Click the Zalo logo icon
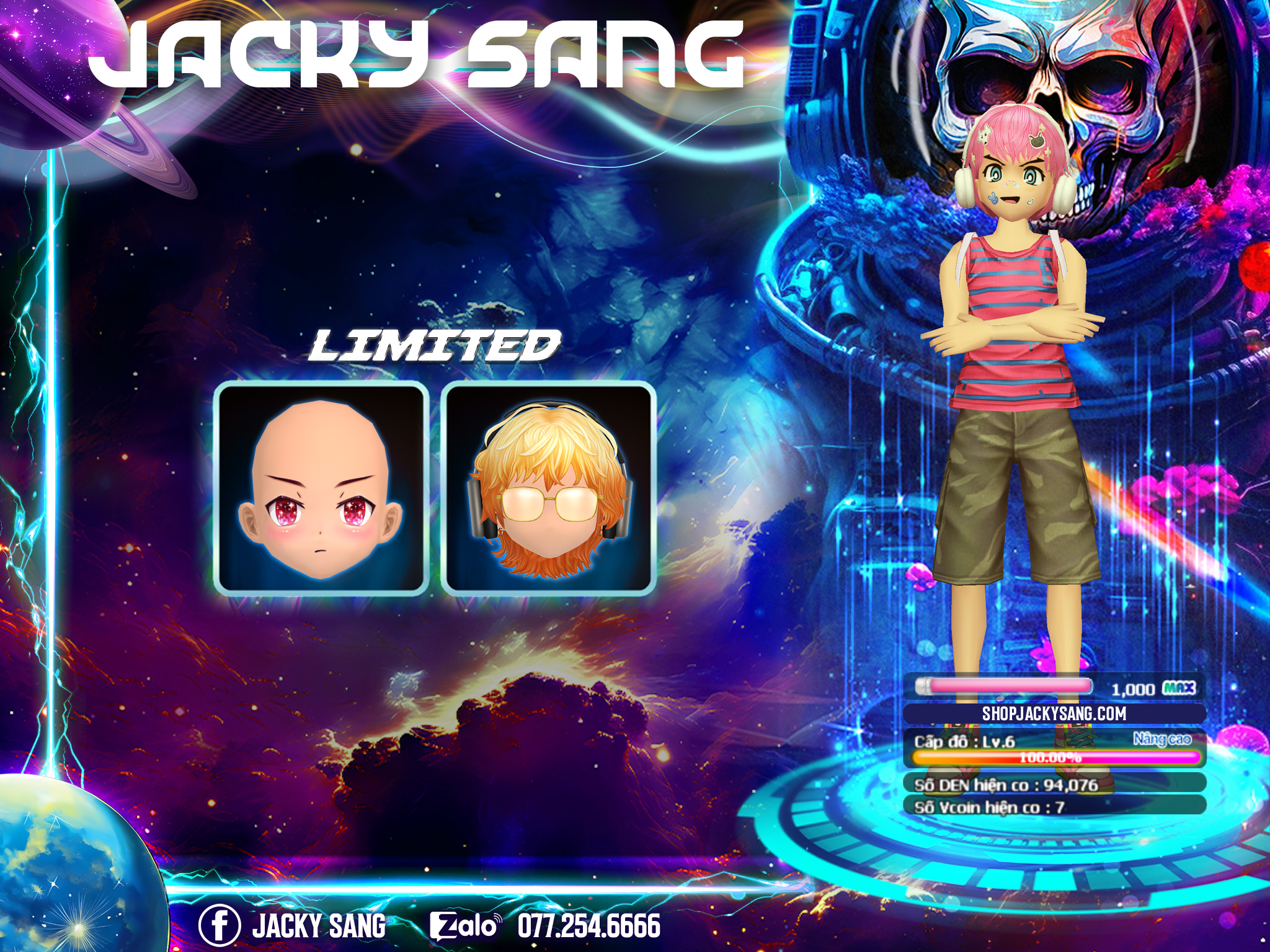This screenshot has height=952, width=1270. pyautogui.click(x=465, y=926)
